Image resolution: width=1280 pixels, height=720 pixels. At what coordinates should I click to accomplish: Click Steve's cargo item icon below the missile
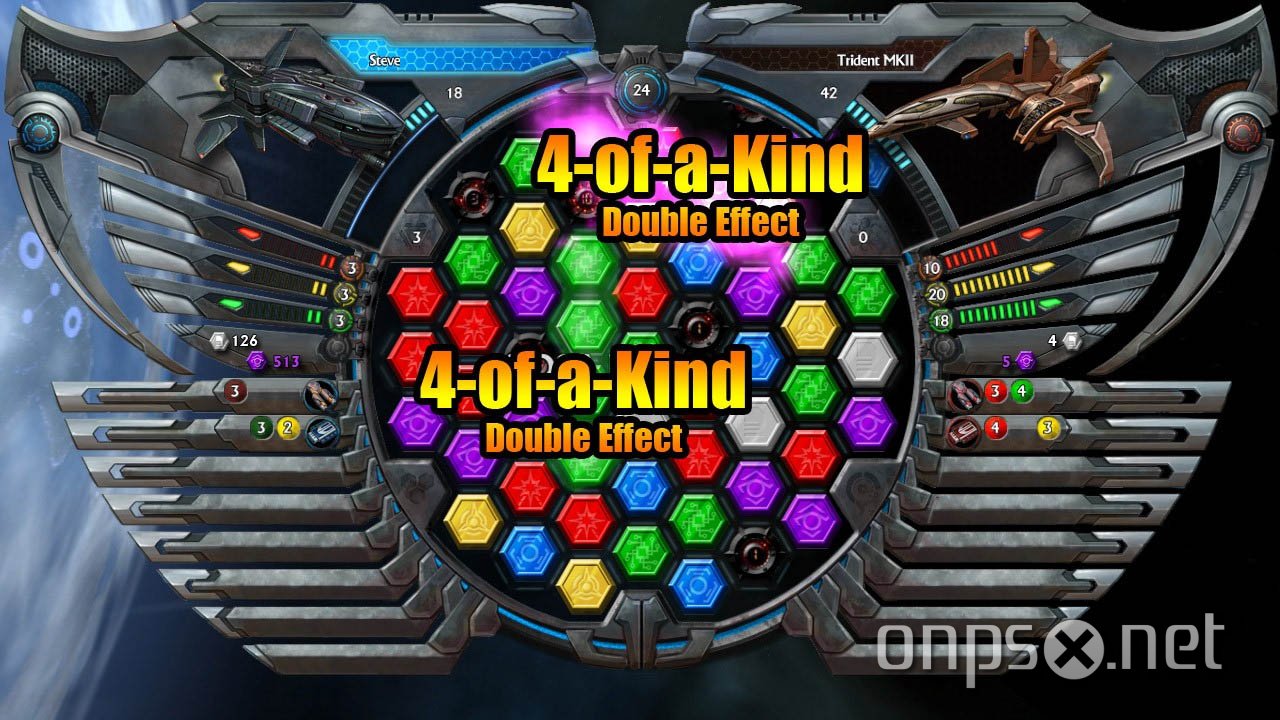[322, 432]
